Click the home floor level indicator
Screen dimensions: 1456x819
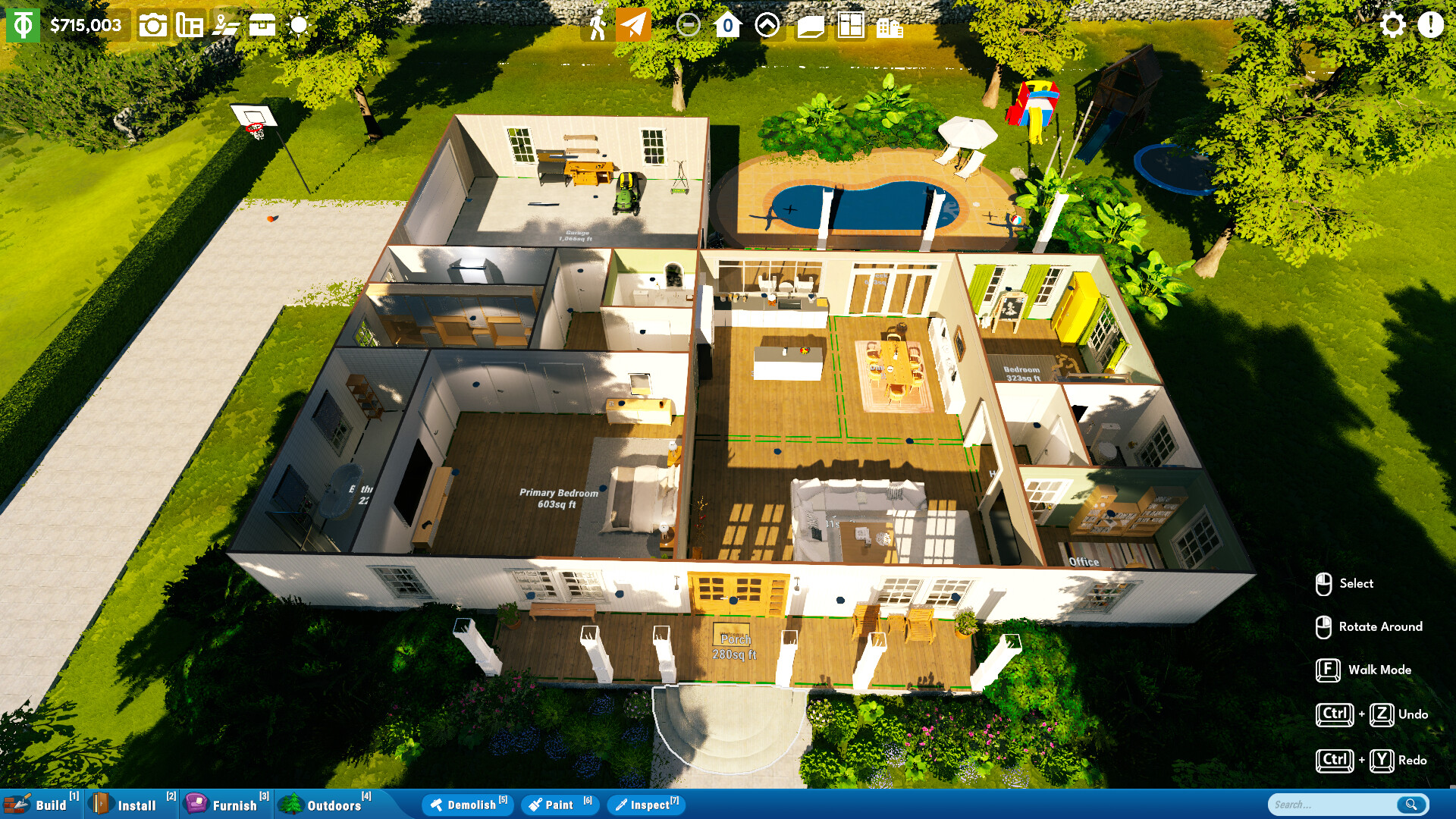(x=727, y=25)
